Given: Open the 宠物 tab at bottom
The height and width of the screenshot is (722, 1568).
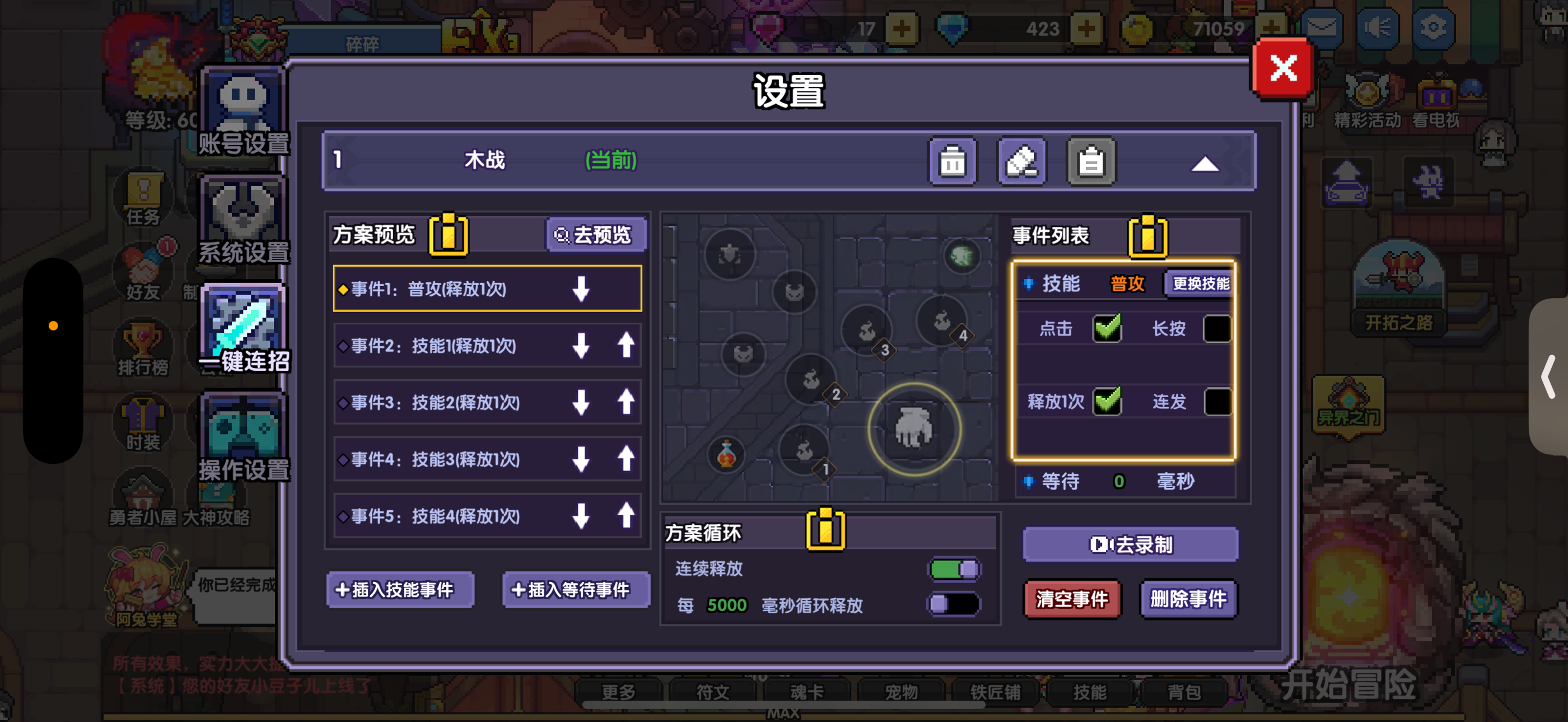Looking at the screenshot, I should coord(901,692).
